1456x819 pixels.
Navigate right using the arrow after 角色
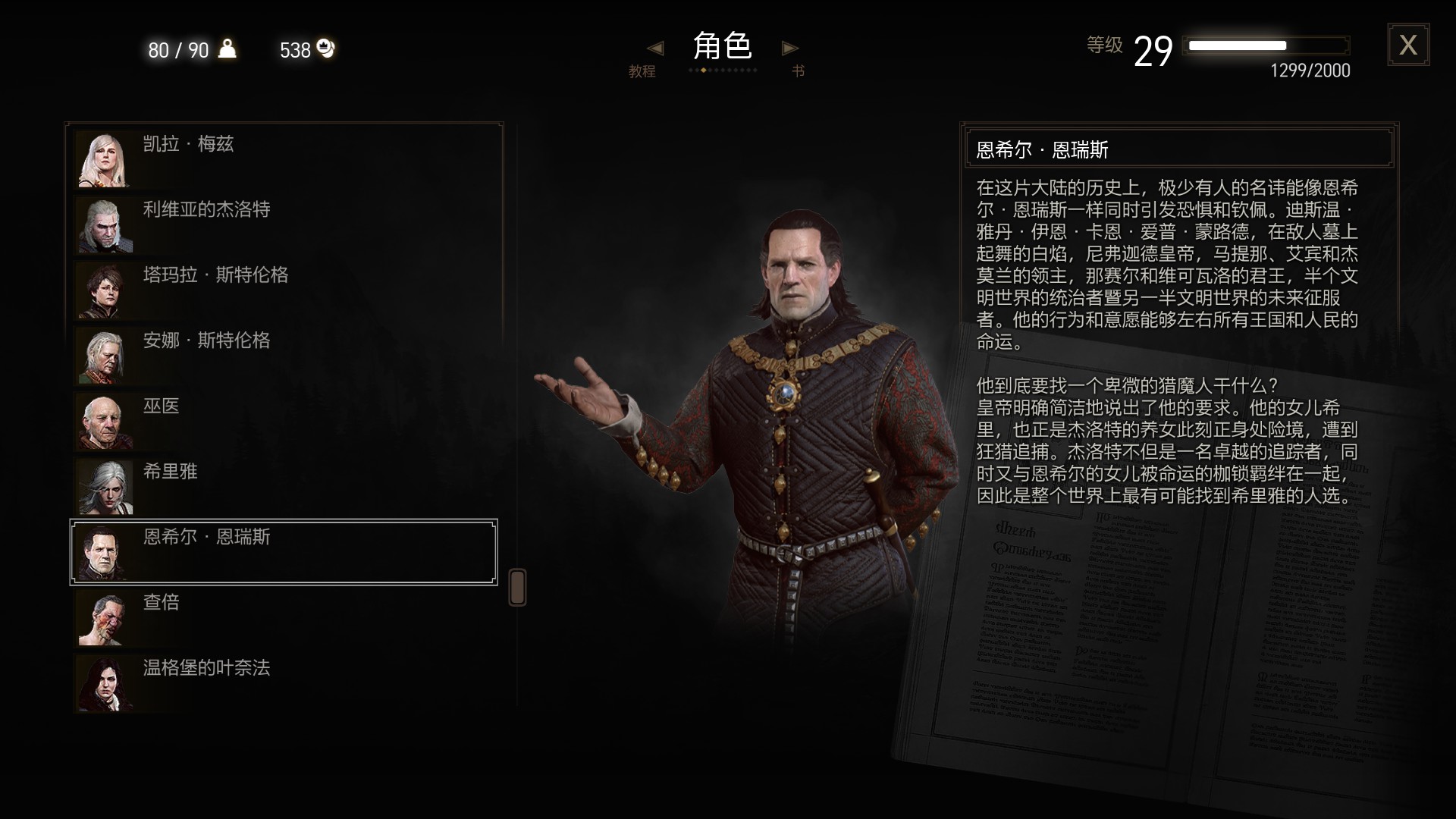click(789, 48)
